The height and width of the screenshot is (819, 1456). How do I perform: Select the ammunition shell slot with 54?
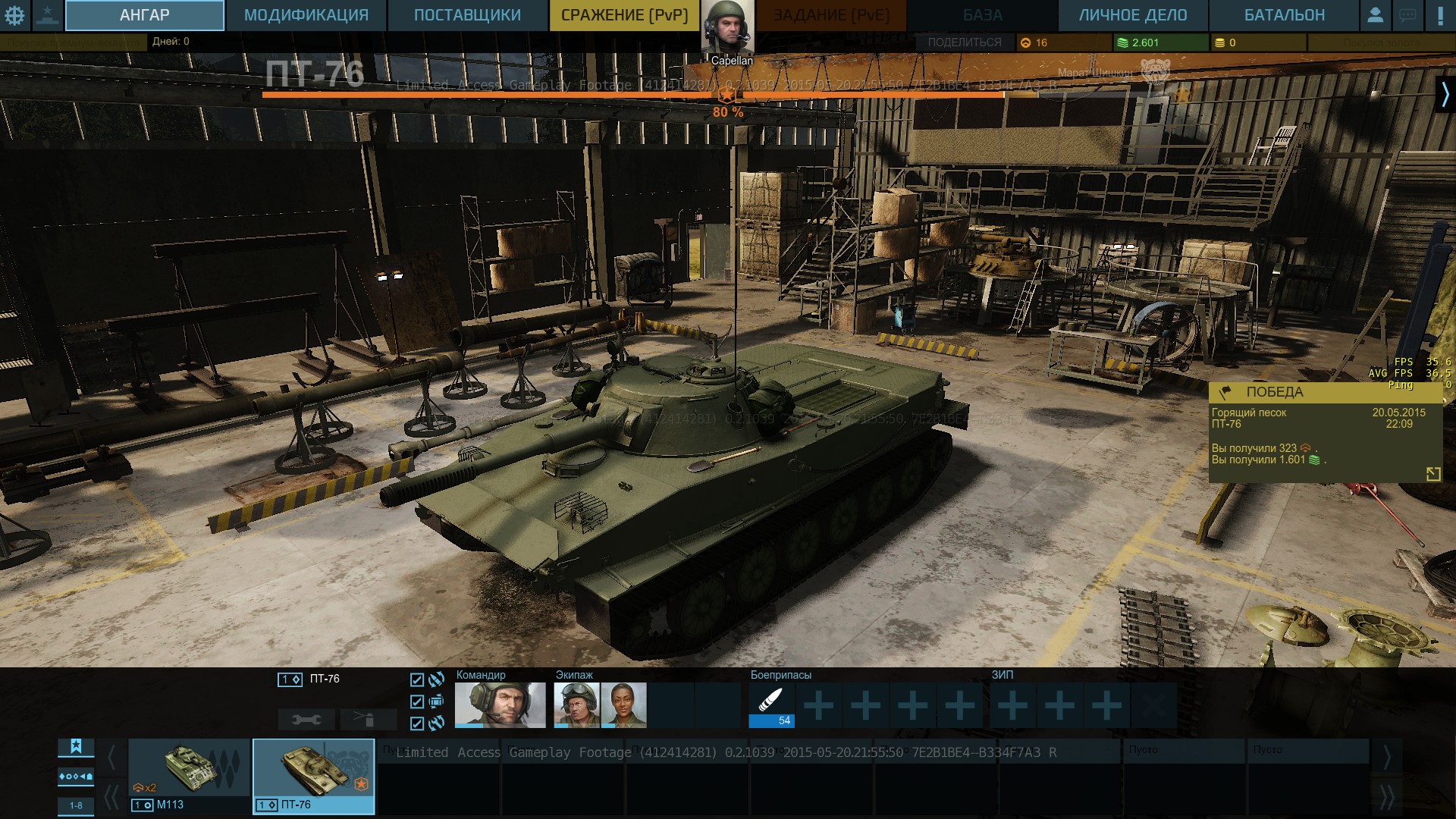771,704
